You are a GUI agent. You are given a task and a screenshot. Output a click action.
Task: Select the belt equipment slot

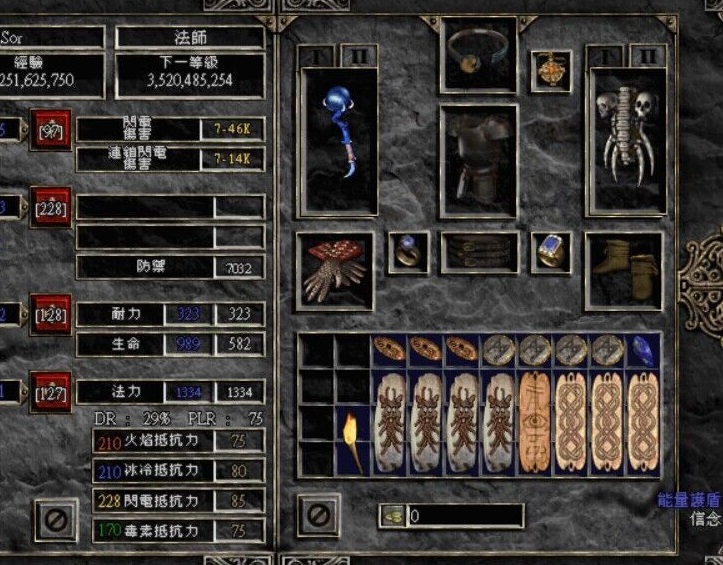[x=479, y=253]
